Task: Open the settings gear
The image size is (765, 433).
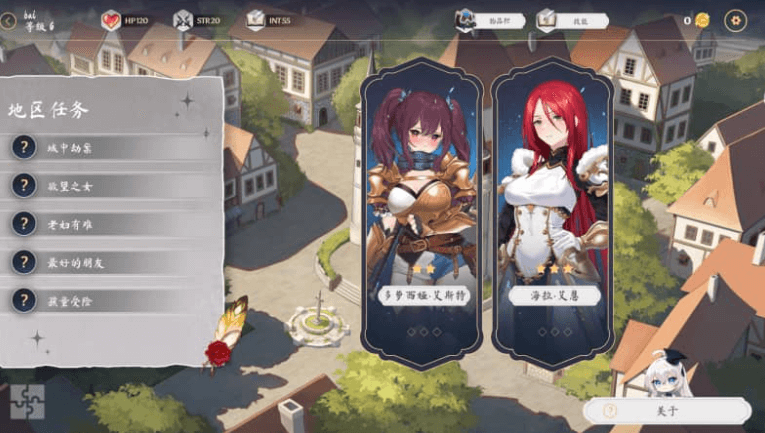Action: pos(736,20)
